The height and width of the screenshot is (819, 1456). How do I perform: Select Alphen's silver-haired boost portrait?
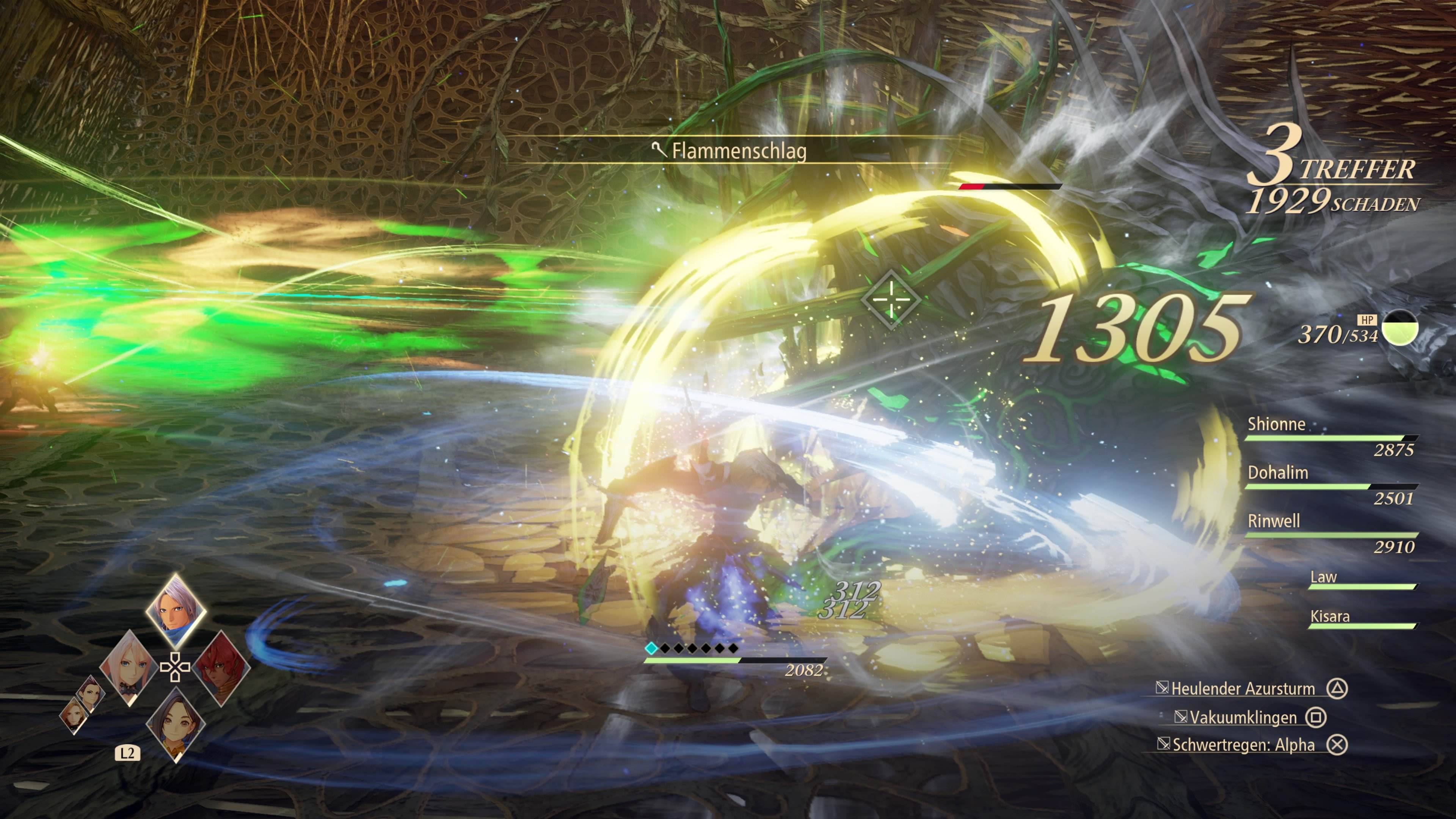click(175, 611)
